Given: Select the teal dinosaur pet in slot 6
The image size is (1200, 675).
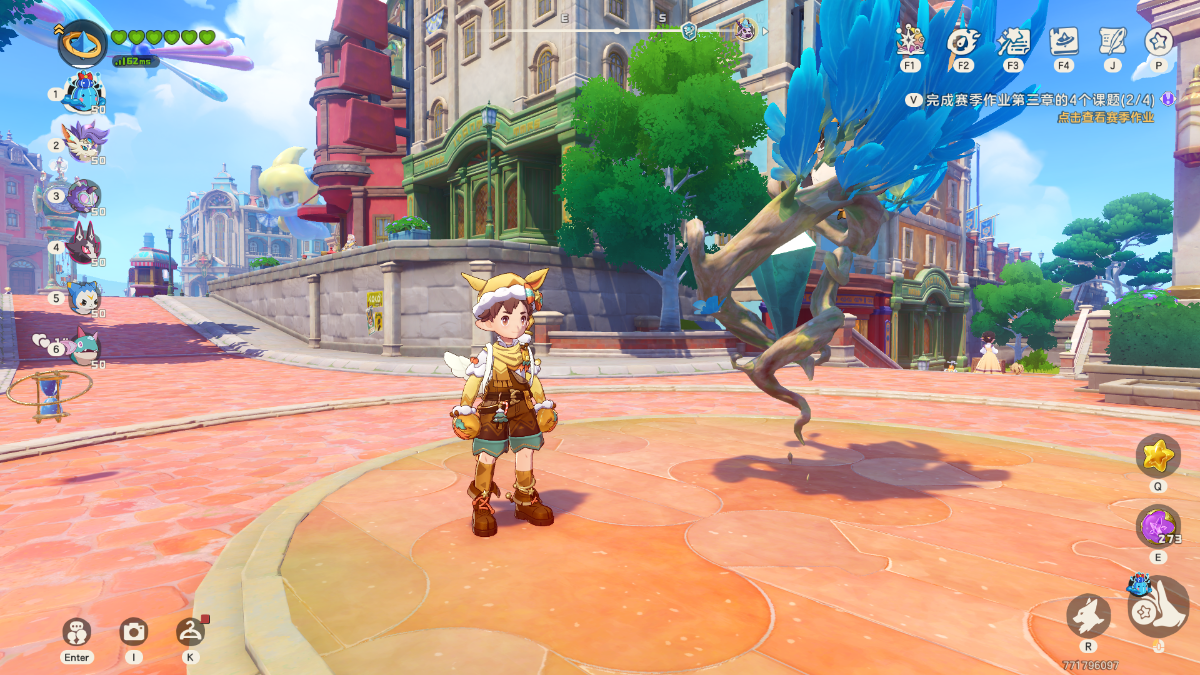Looking at the screenshot, I should (x=83, y=347).
